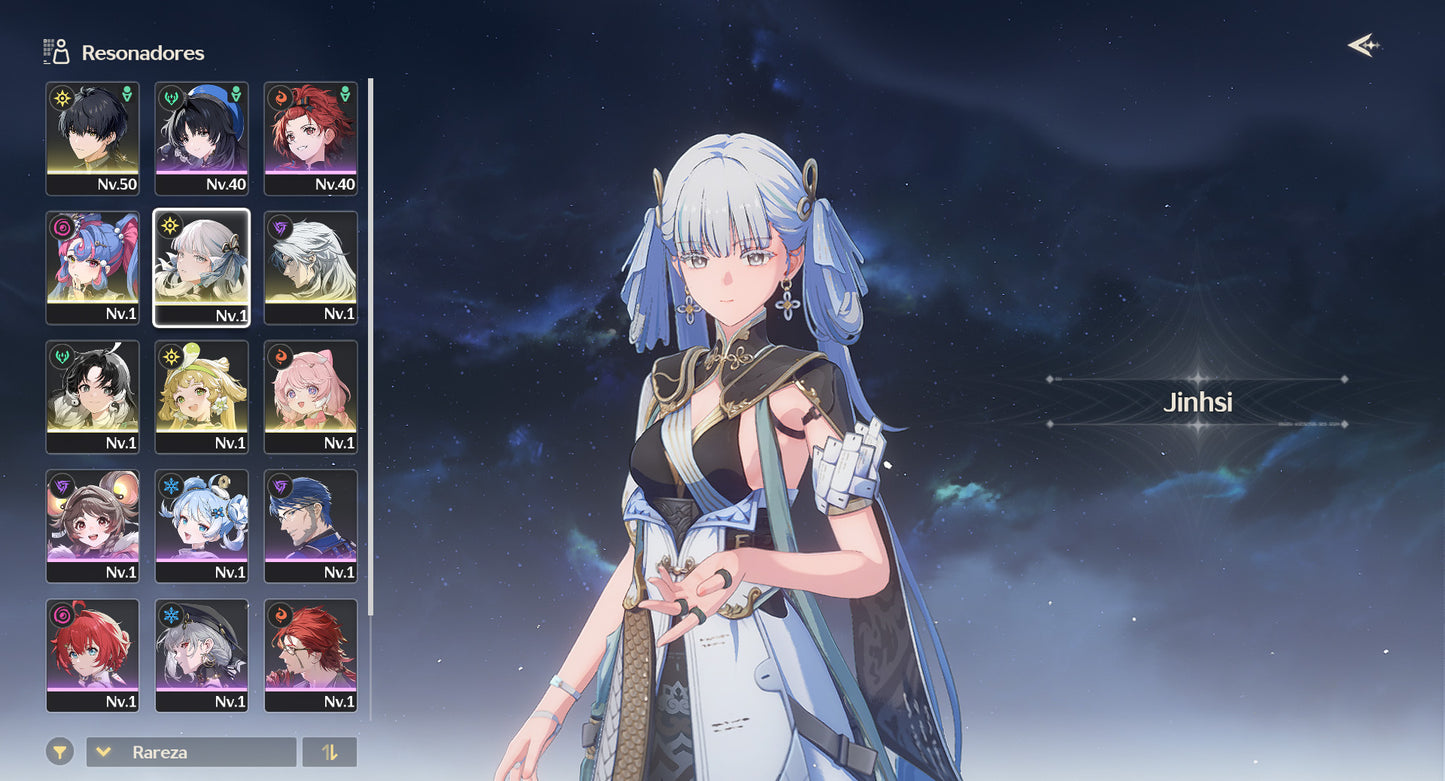Image resolution: width=1445 pixels, height=781 pixels.
Task: Select the dark-haired Aero male resonator
Action: pos(93,396)
